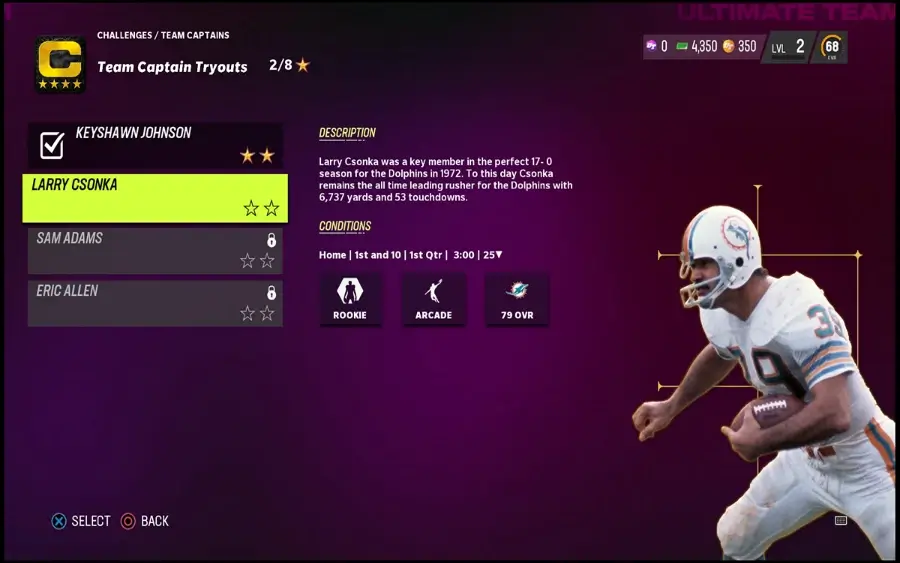Click the Rookie difficulty condition tile
The image size is (900, 563).
tap(350, 298)
